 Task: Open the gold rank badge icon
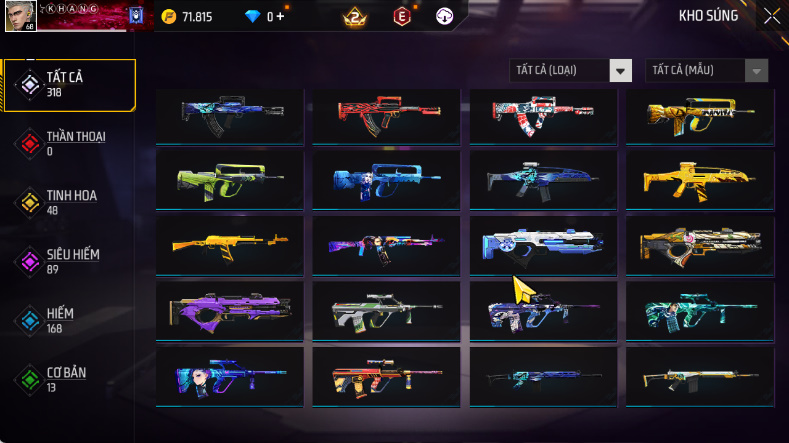coord(352,16)
